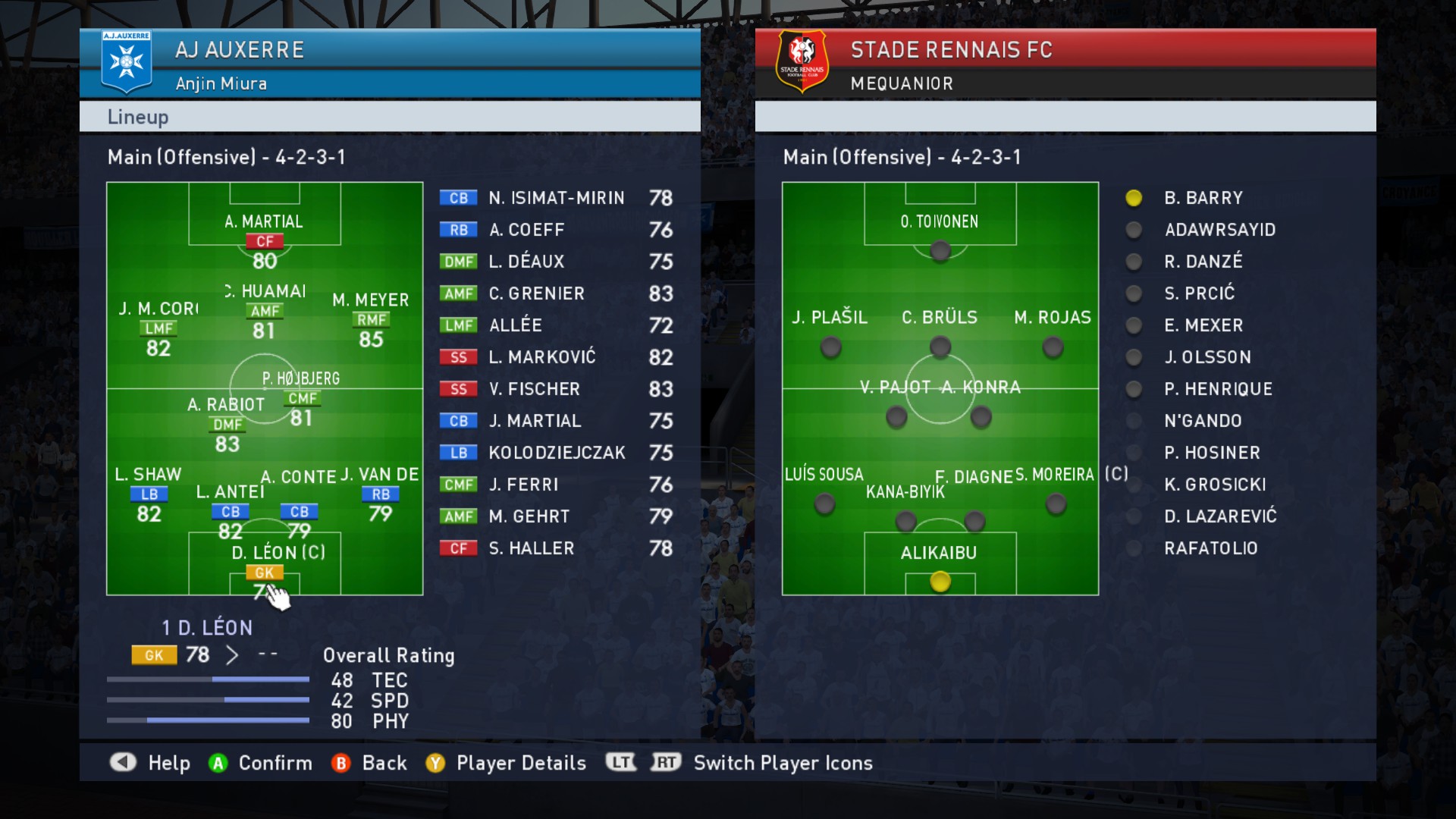Select M. Gehrt substitute row
Screen dimensions: 1456x819
(x=556, y=516)
